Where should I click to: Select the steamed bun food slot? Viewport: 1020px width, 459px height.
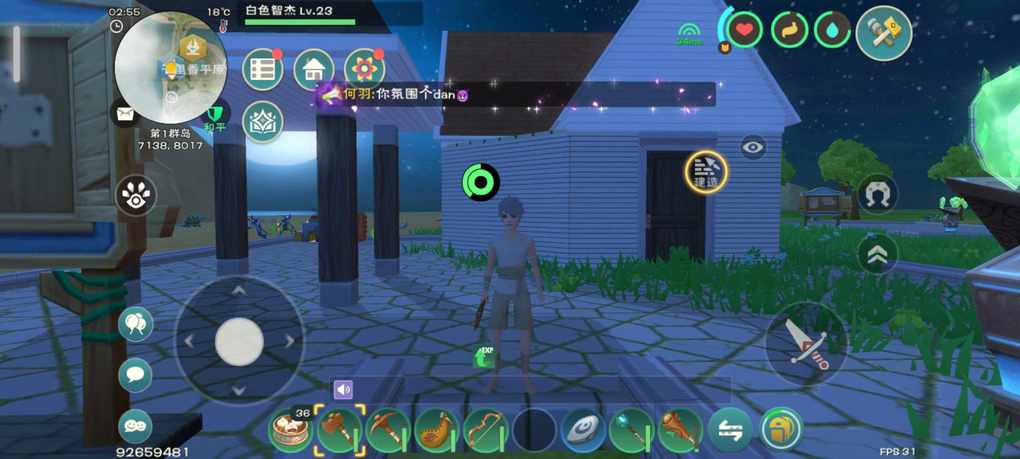(291, 431)
